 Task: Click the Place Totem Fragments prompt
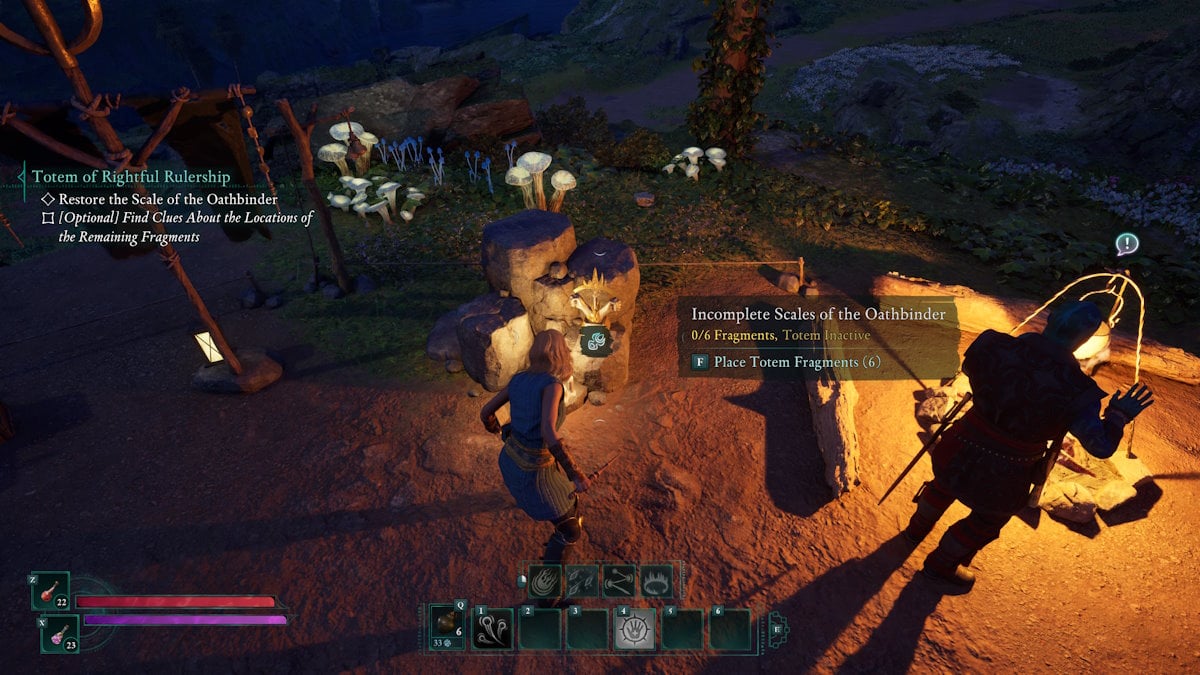(786, 362)
